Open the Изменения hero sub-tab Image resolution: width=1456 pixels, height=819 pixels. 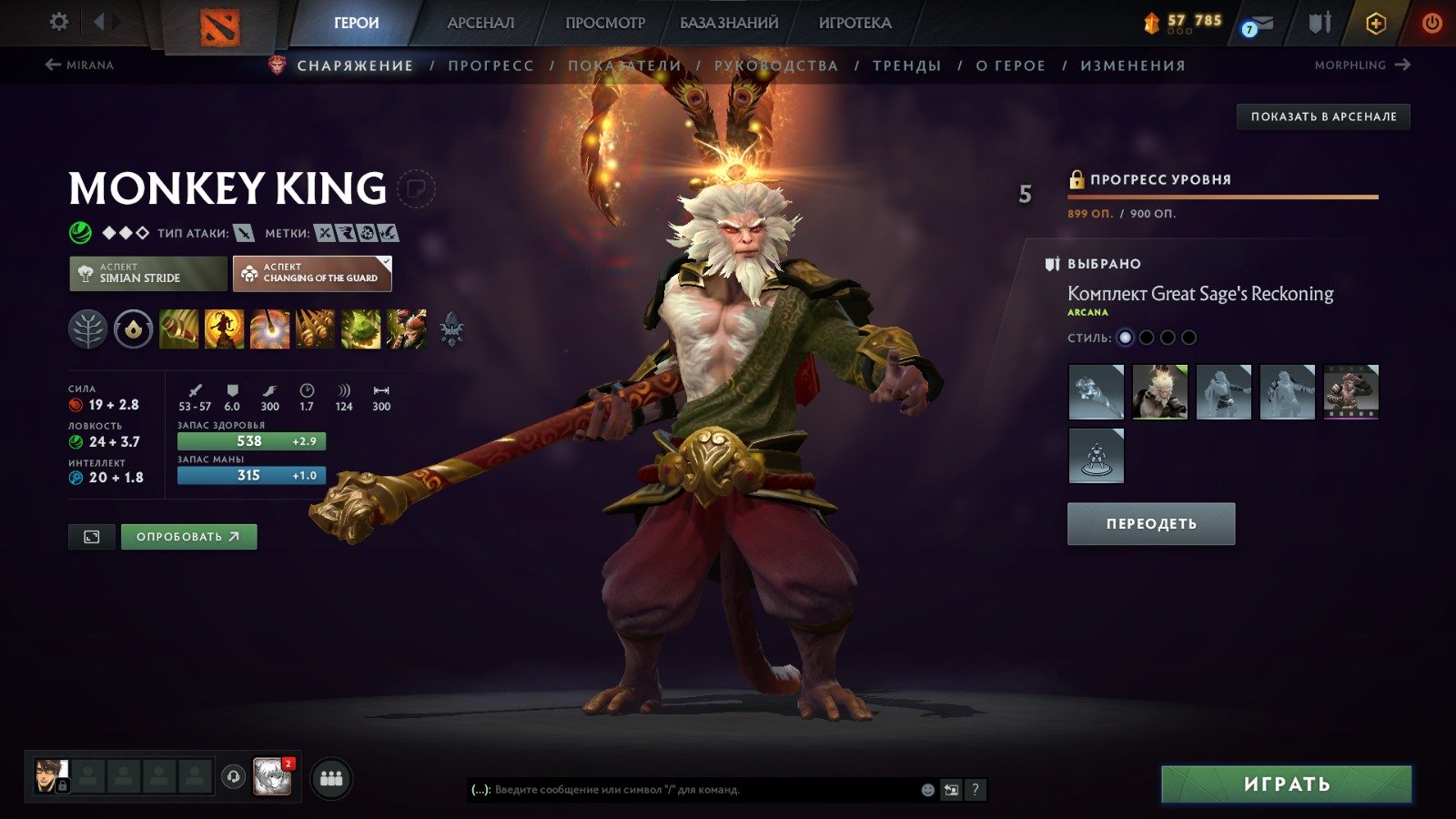tap(1133, 66)
